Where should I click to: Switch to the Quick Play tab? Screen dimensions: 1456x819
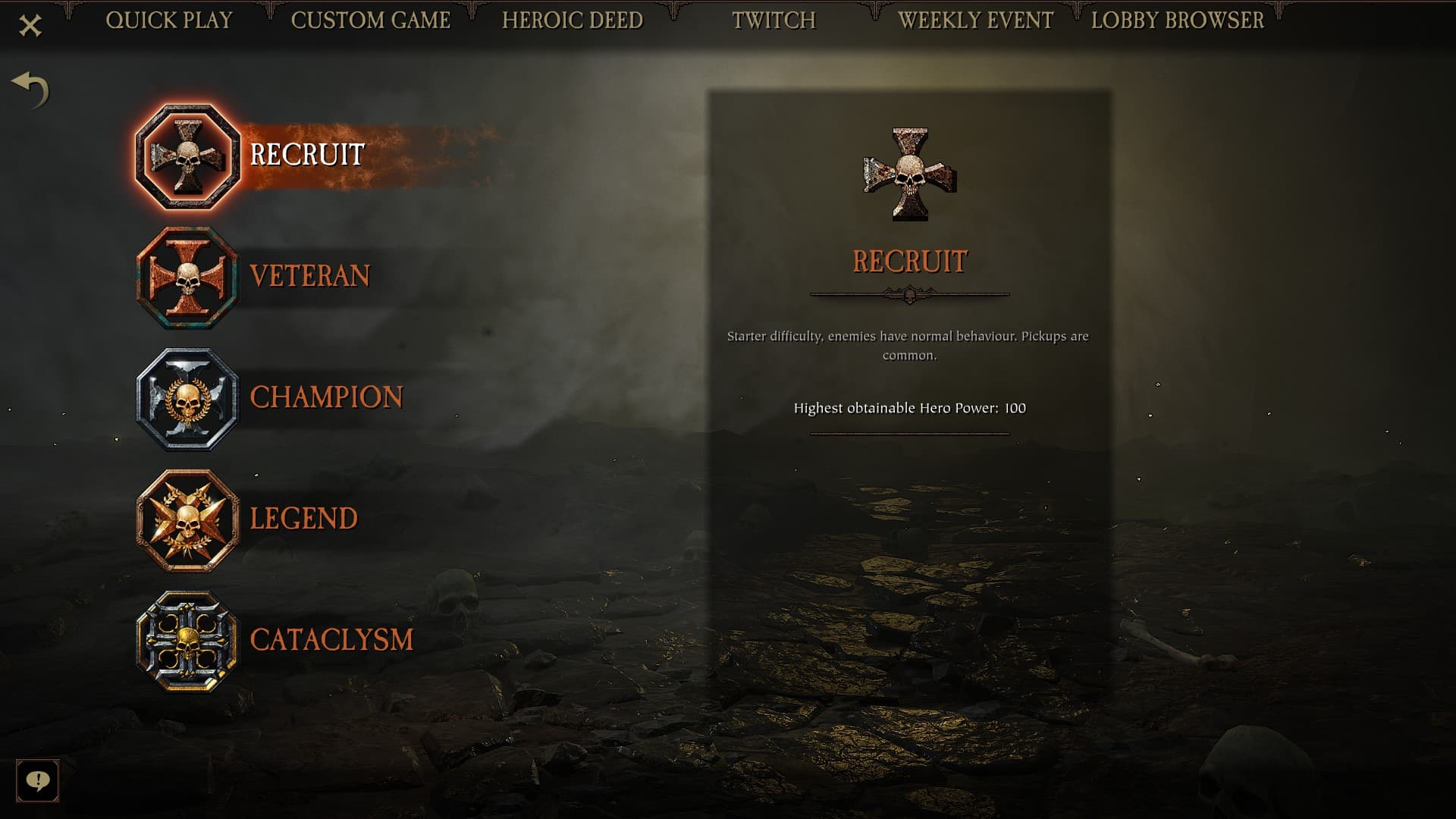(171, 20)
